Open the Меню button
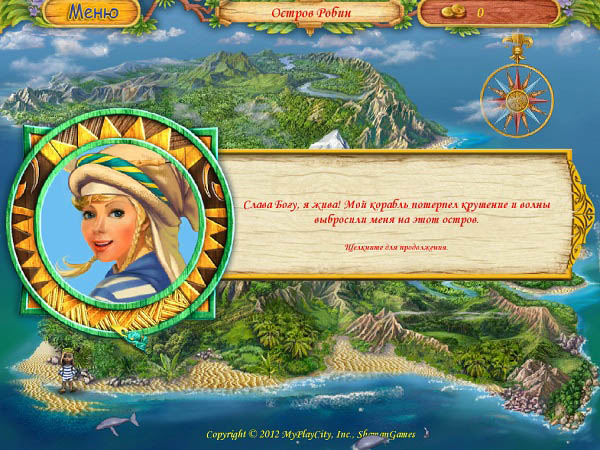This screenshot has height=450, width=600. tap(90, 13)
